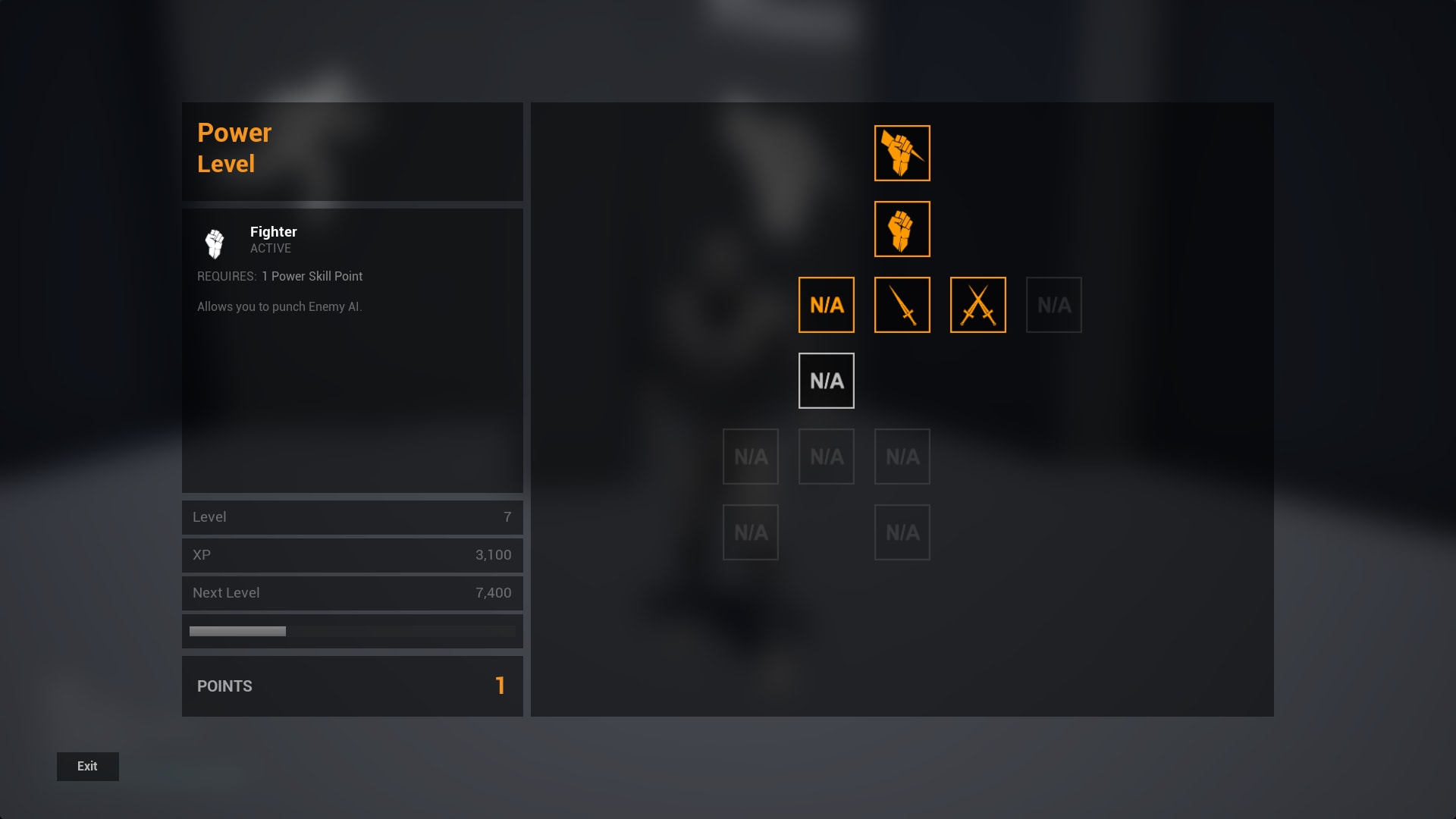Select the left N/A node in bottom row
The image size is (1456, 819).
pos(751,532)
